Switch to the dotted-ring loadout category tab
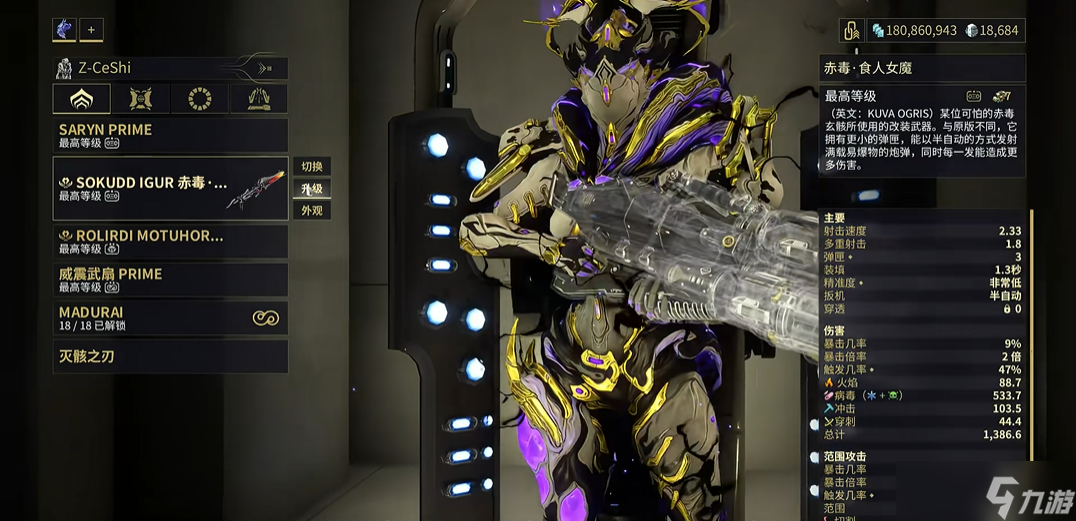The width and height of the screenshot is (1076, 521). click(199, 99)
